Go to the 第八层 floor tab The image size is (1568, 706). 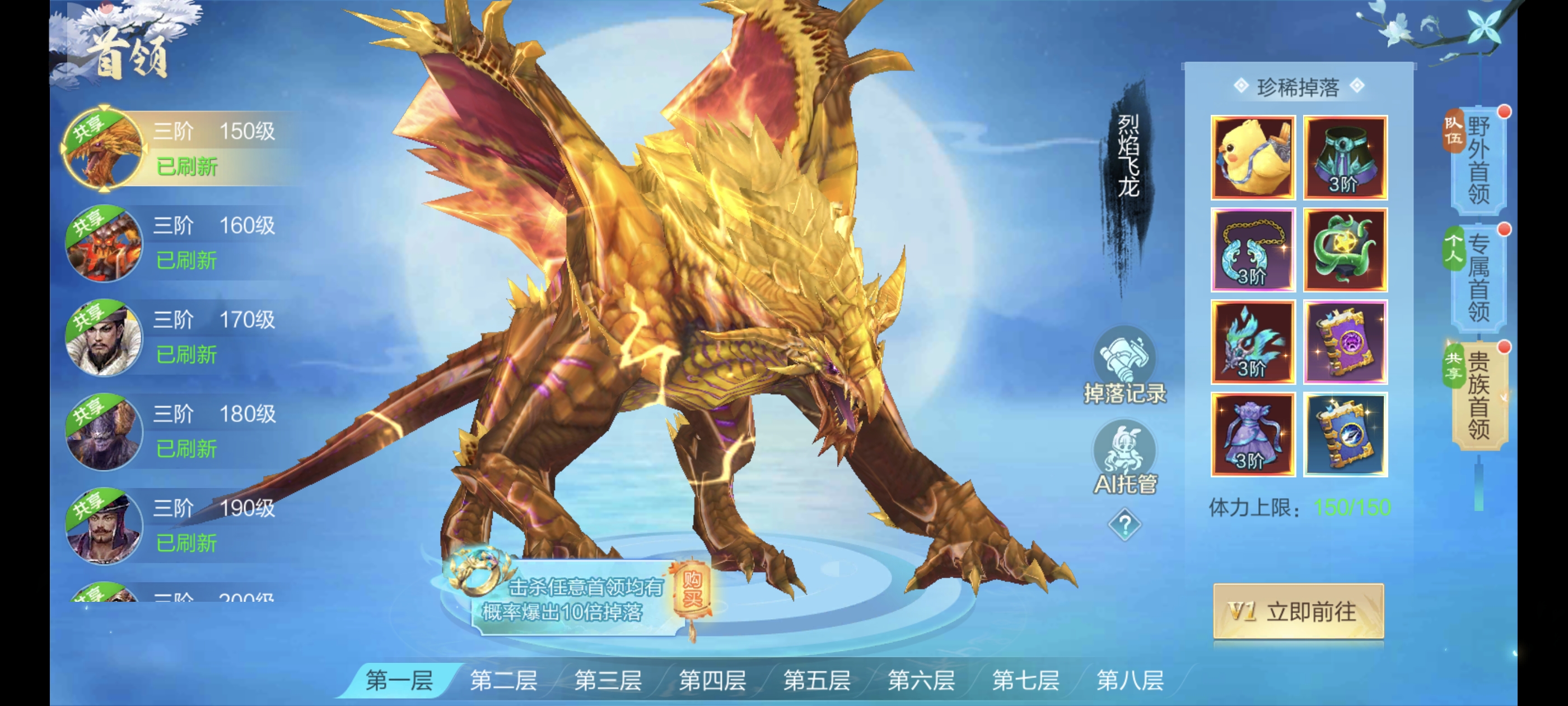coord(1130,680)
